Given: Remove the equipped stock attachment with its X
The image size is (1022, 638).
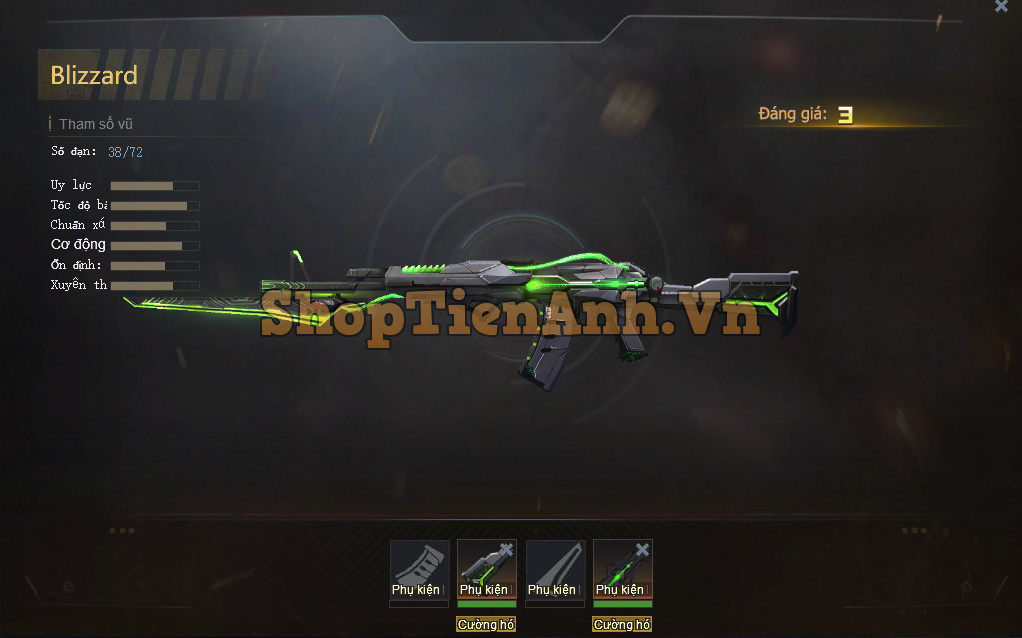Looking at the screenshot, I should (x=506, y=550).
